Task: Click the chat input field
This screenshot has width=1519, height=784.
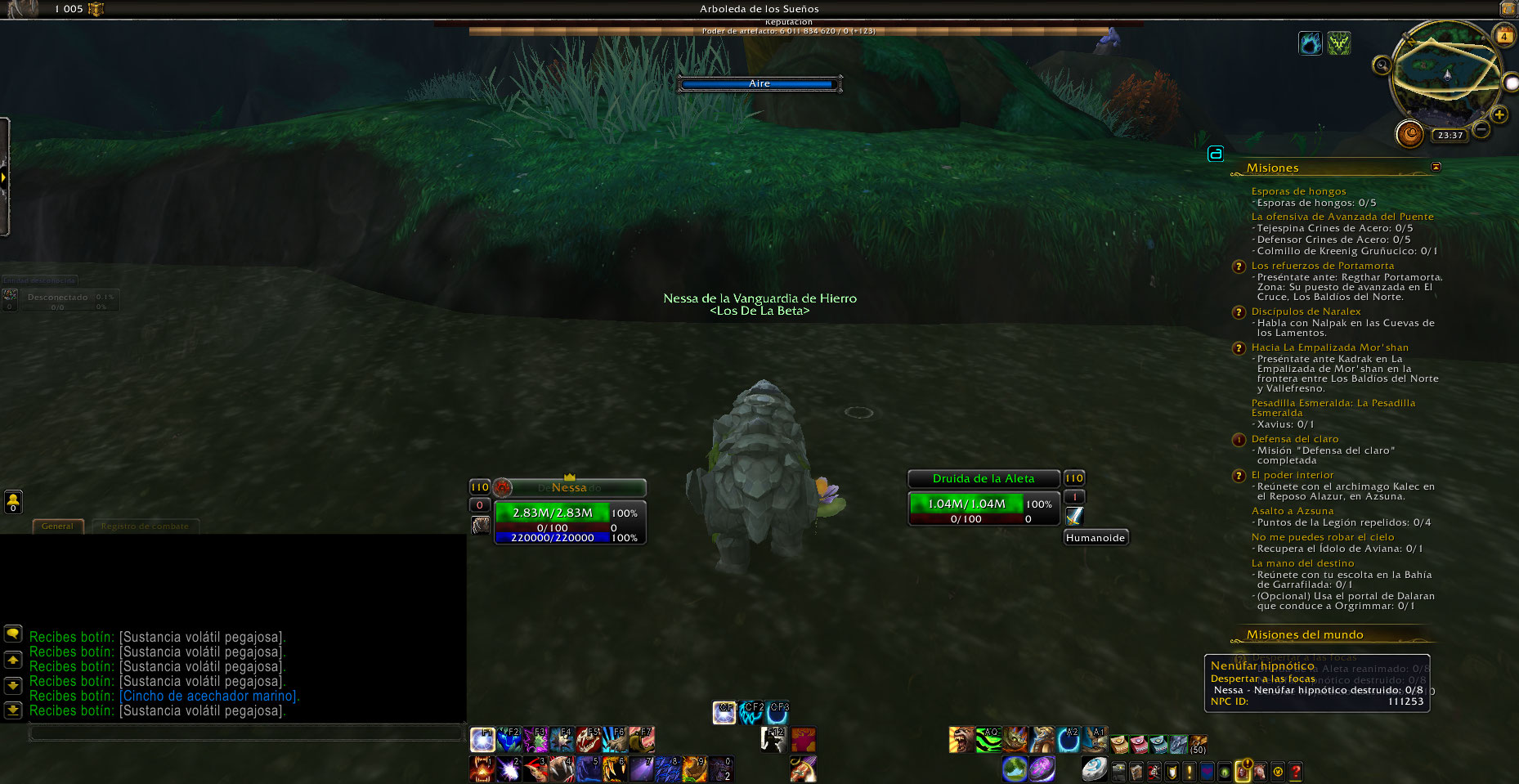Action: click(245, 732)
